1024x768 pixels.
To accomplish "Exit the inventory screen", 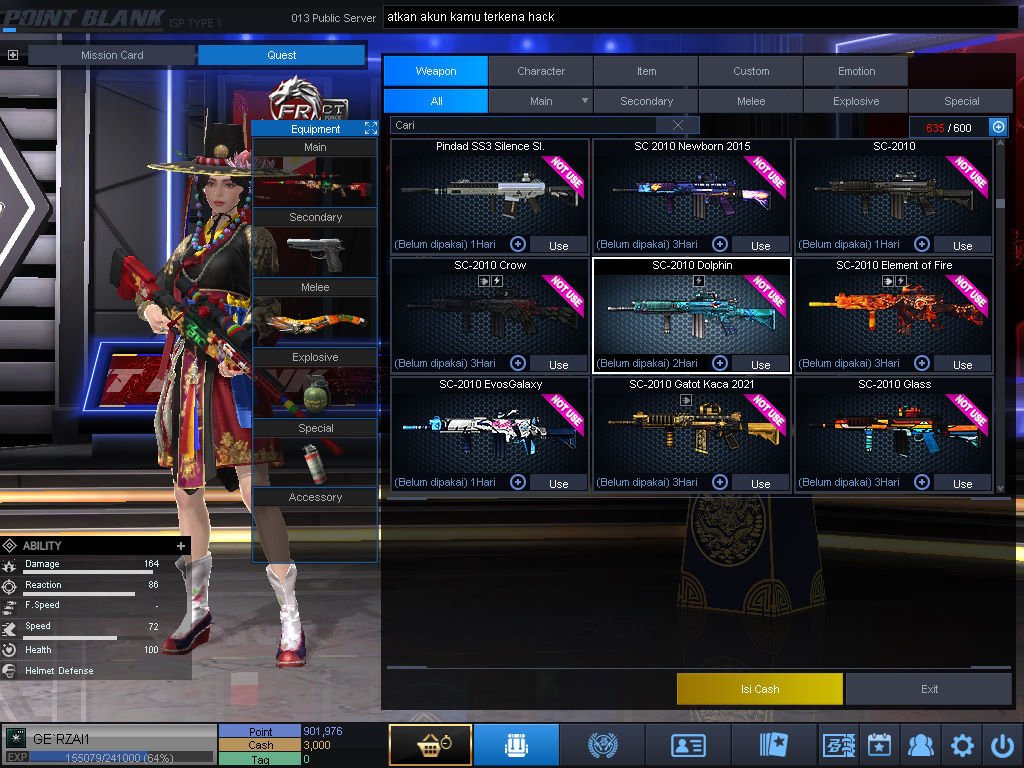I will click(x=930, y=689).
